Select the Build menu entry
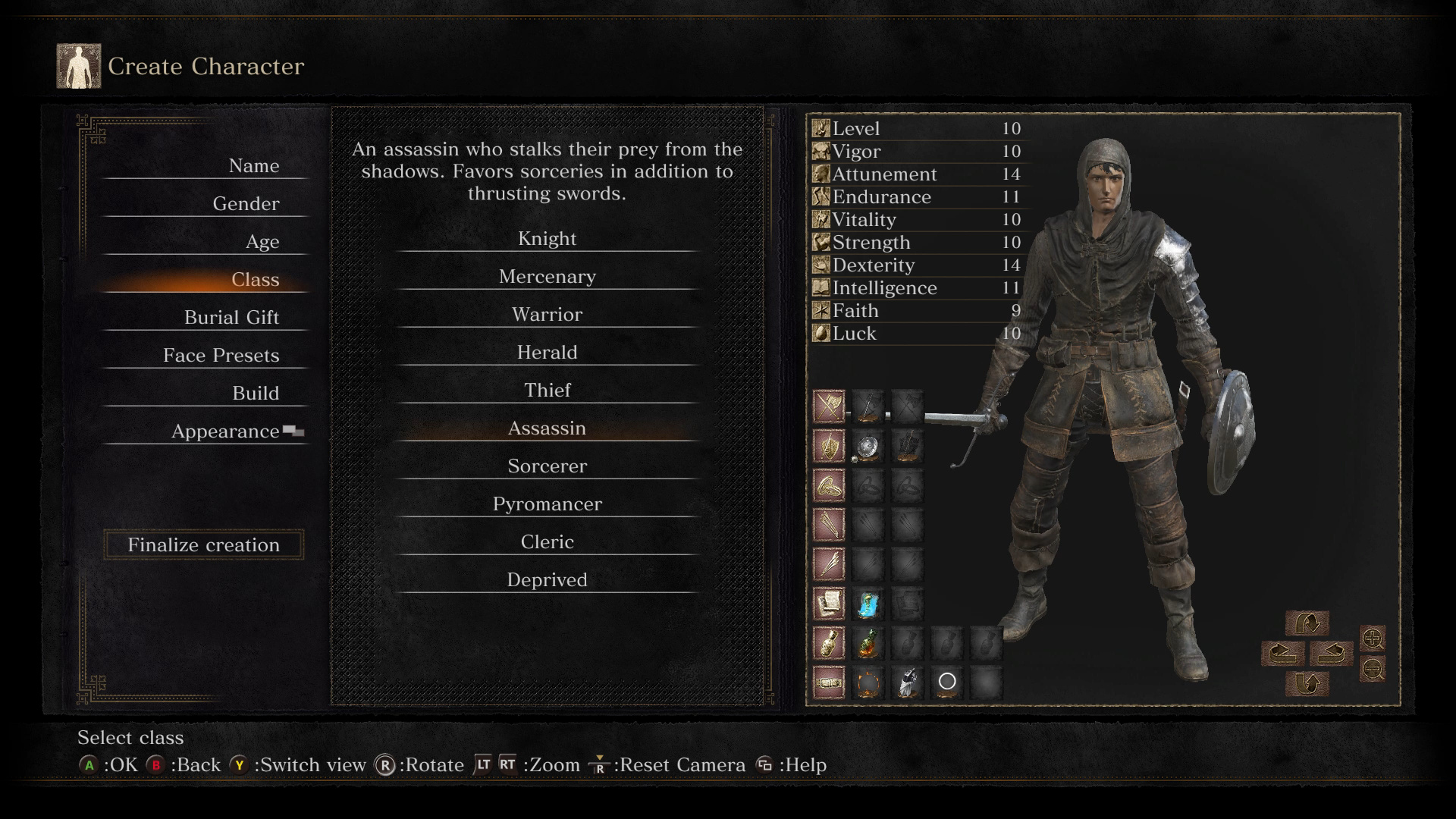This screenshot has height=819, width=1456. 256,394
